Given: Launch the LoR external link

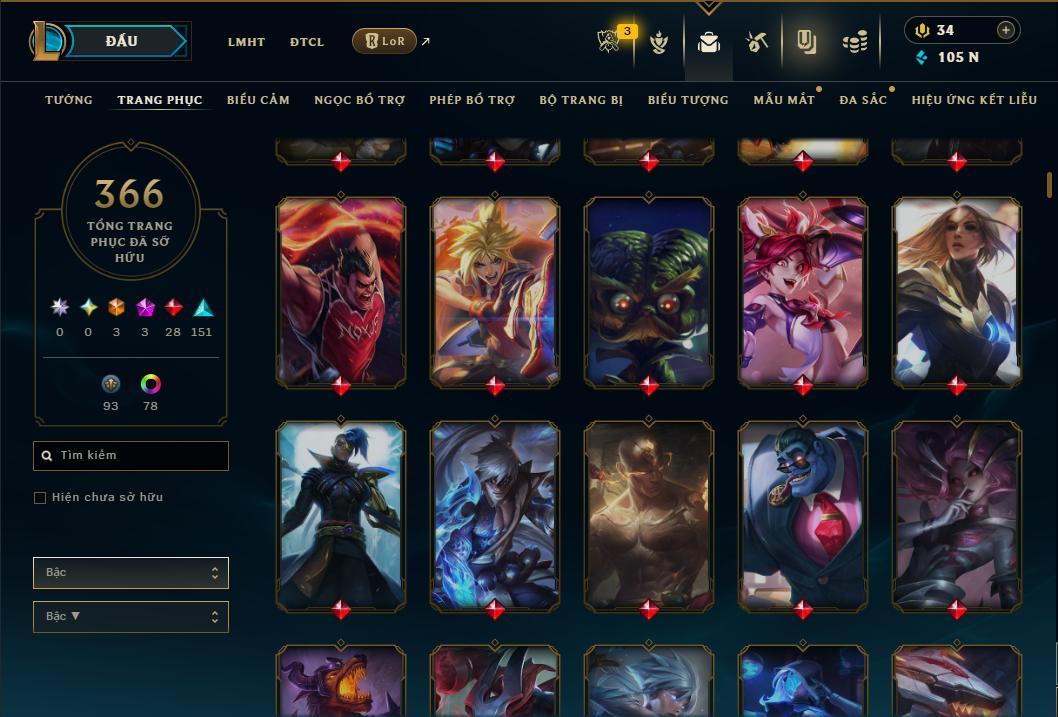Looking at the screenshot, I should 385,41.
